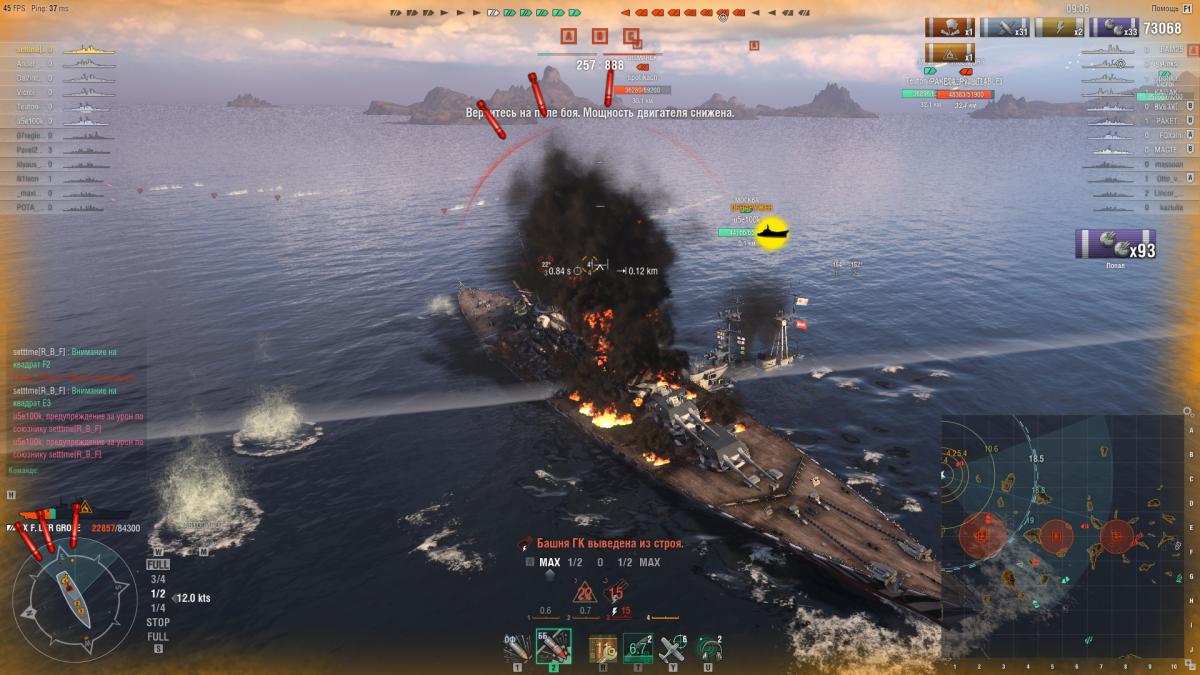Select player POTA in the allied team list

click(28, 207)
